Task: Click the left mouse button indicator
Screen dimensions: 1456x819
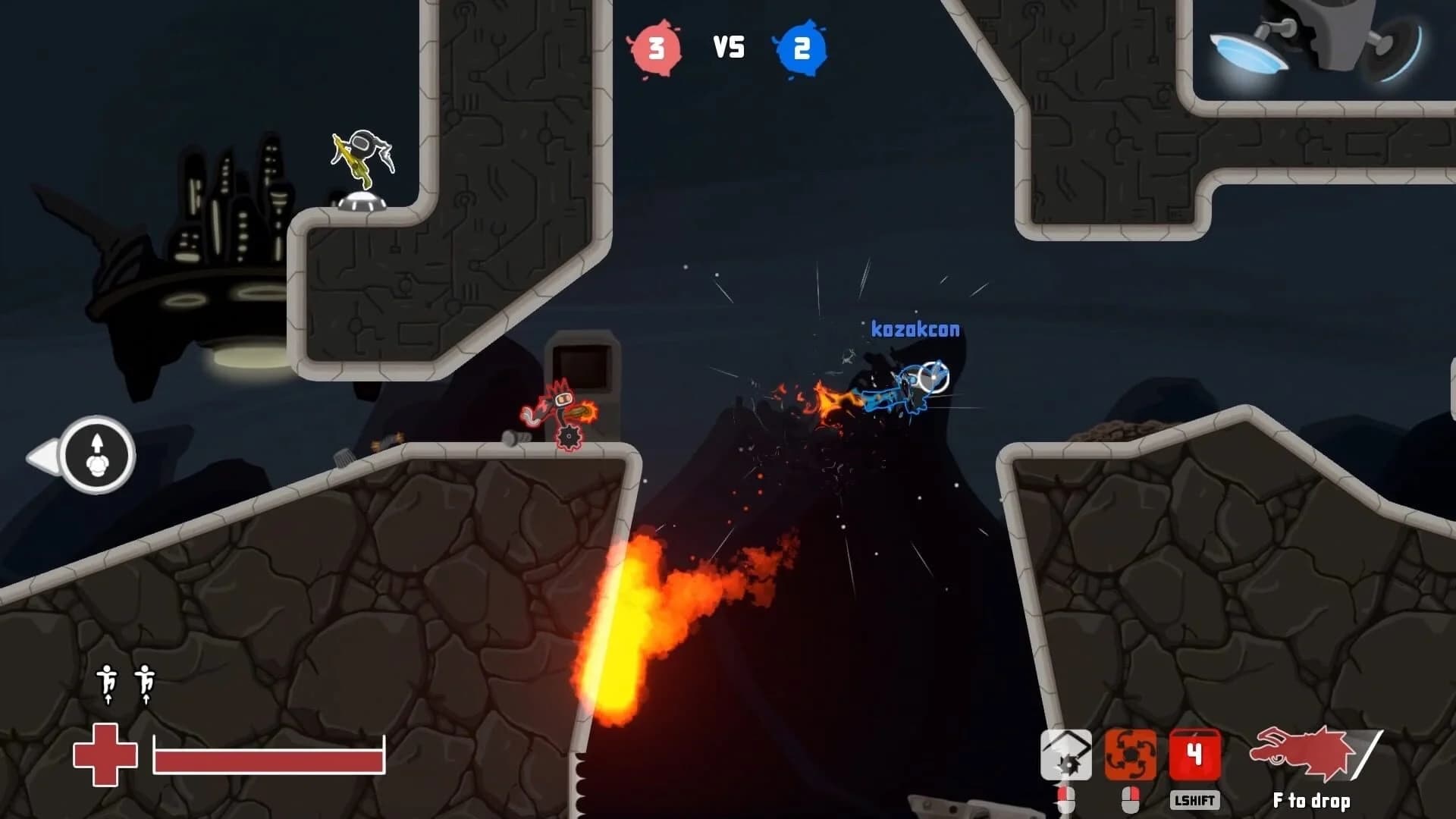Action: point(1065,799)
